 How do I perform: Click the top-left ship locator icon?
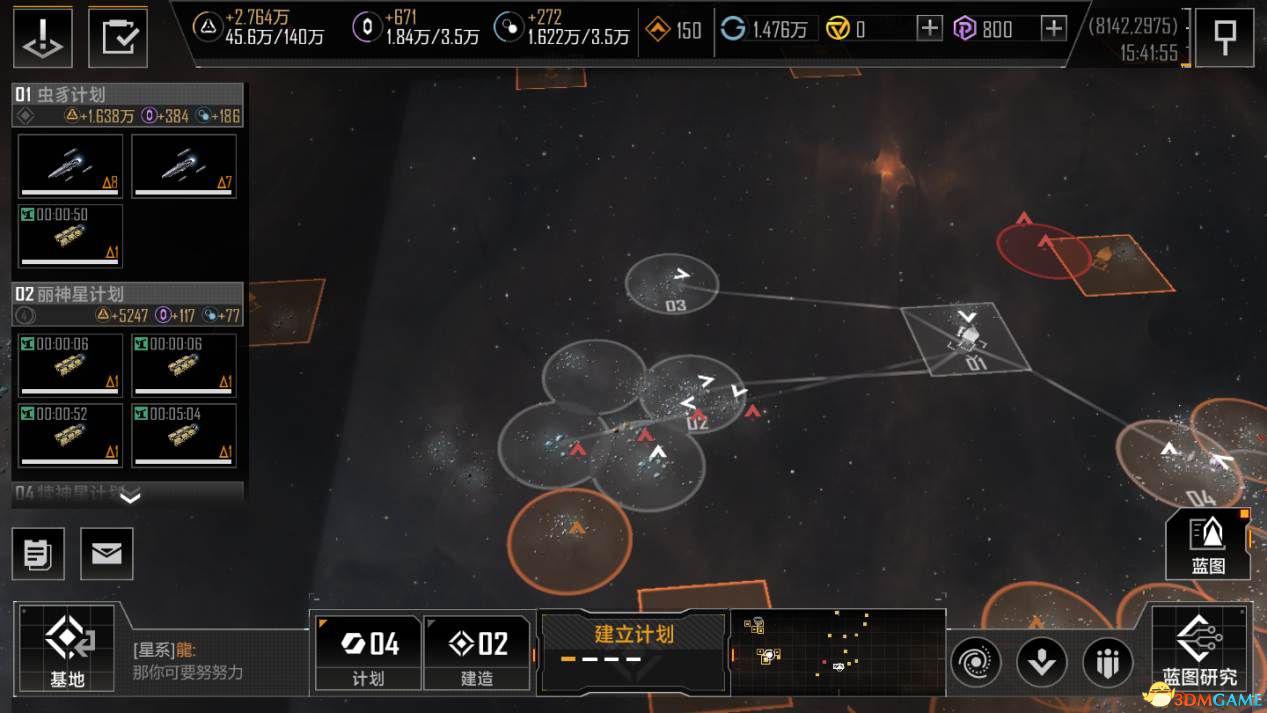pos(42,36)
